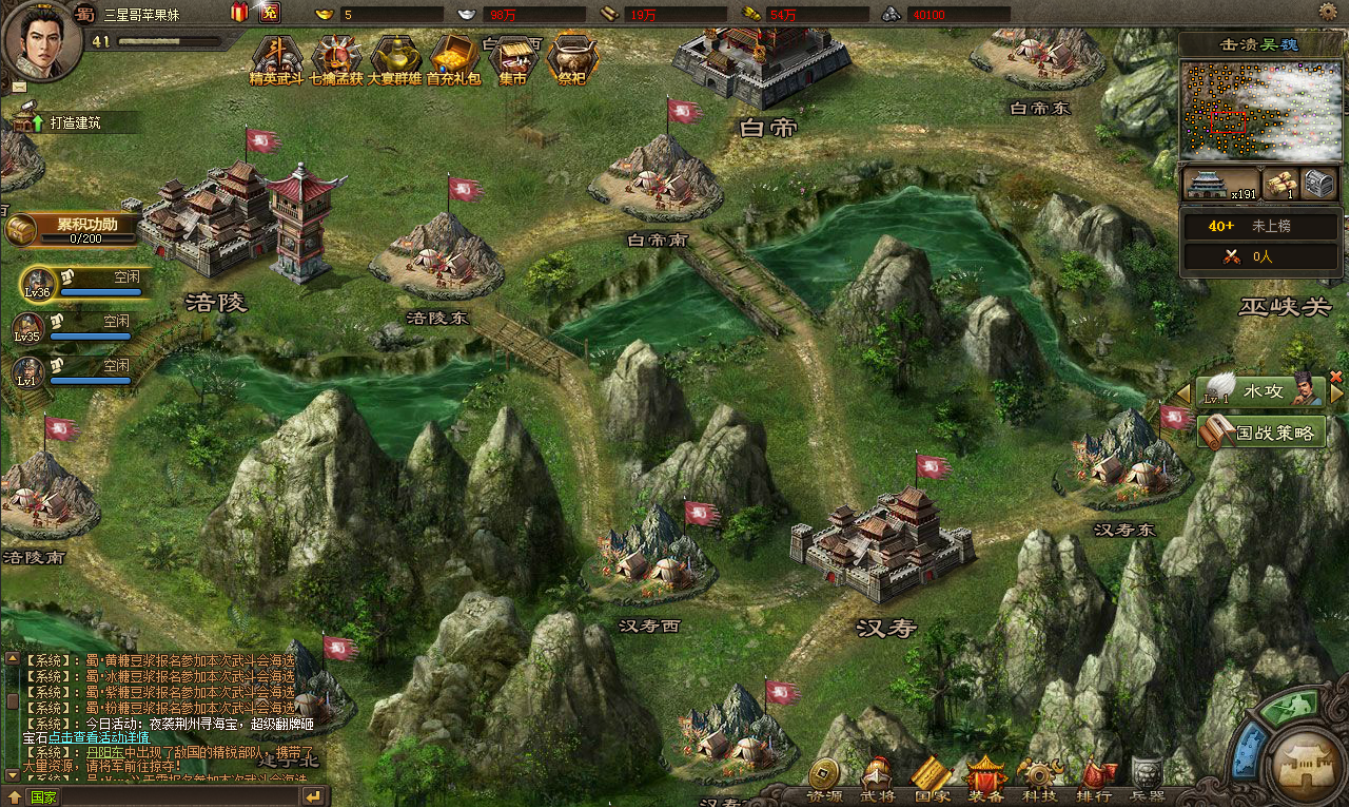This screenshot has width=1349, height=807.
Task: Select the 大宴群雄 golden teapot icon
Action: (x=394, y=58)
